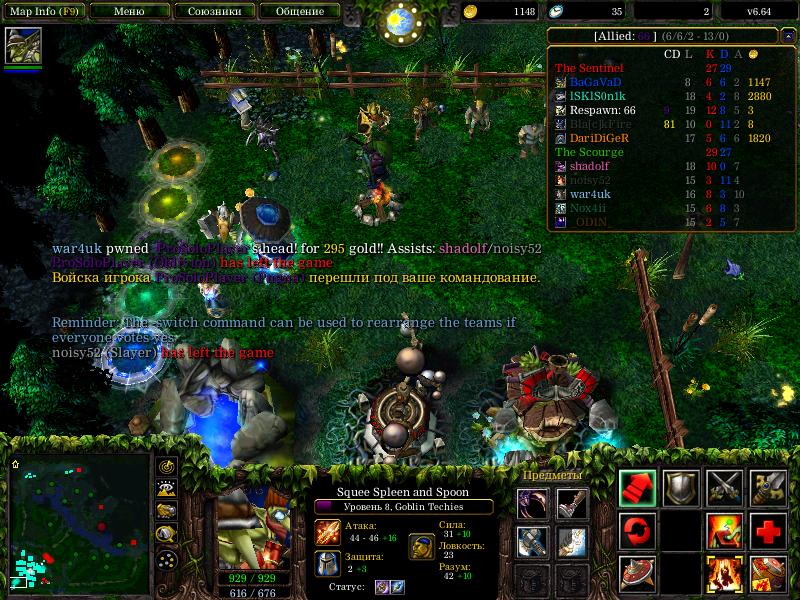Click the Goblin Techies hero portrait

tap(248, 527)
